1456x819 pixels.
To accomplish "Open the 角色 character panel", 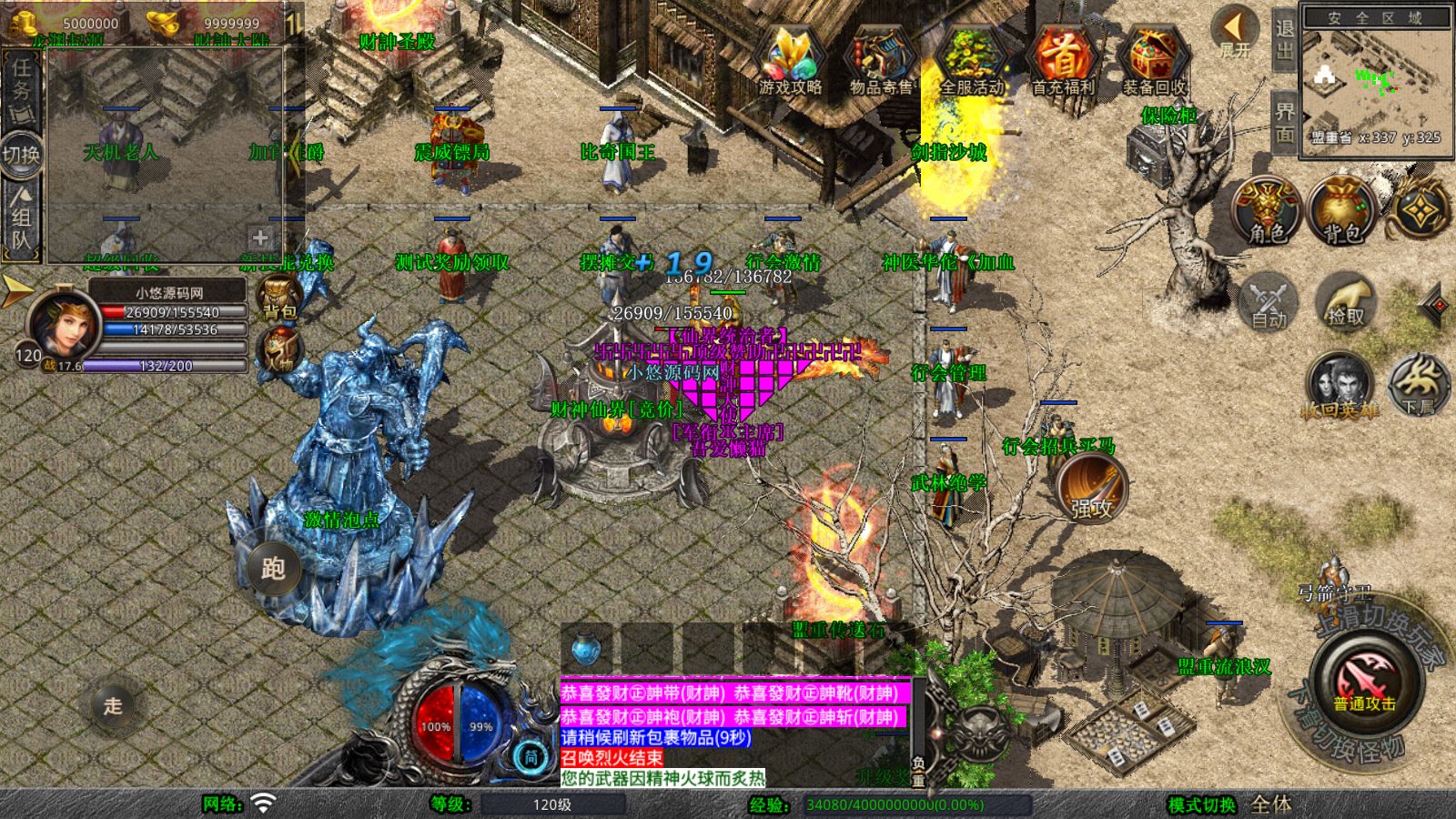I will [1267, 210].
